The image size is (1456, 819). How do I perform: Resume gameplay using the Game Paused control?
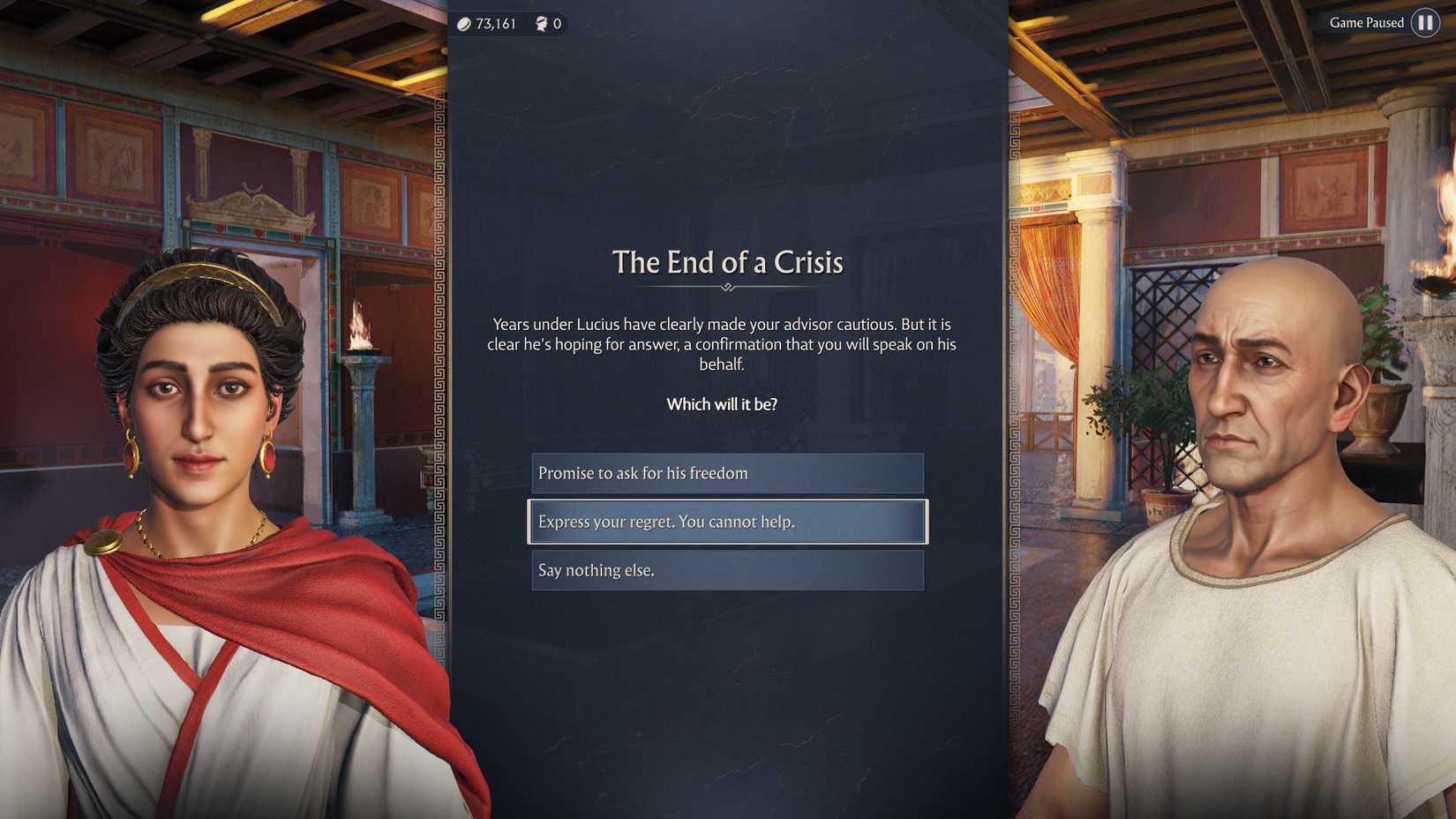[1427, 23]
